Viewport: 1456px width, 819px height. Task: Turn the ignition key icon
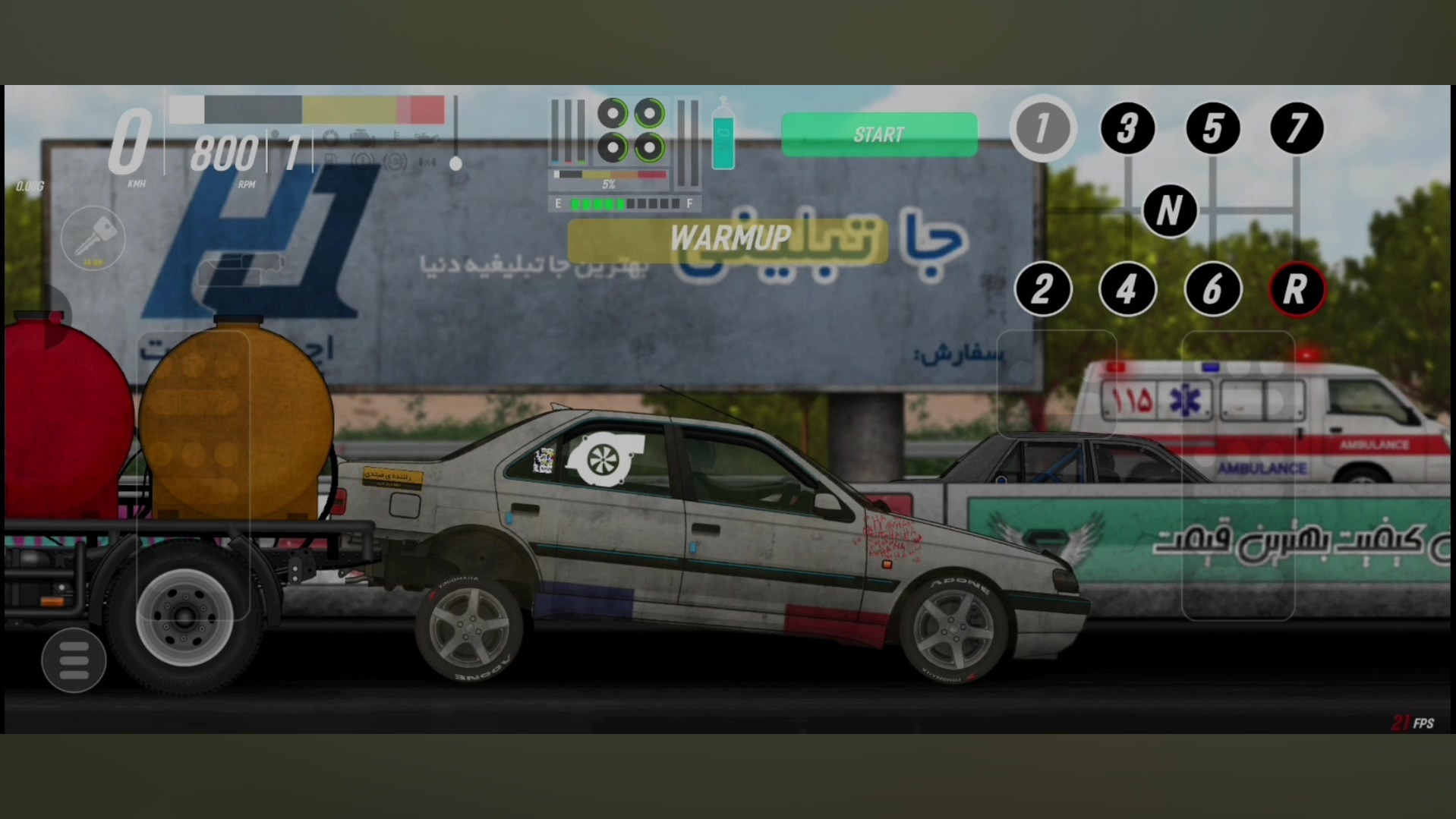click(x=93, y=238)
